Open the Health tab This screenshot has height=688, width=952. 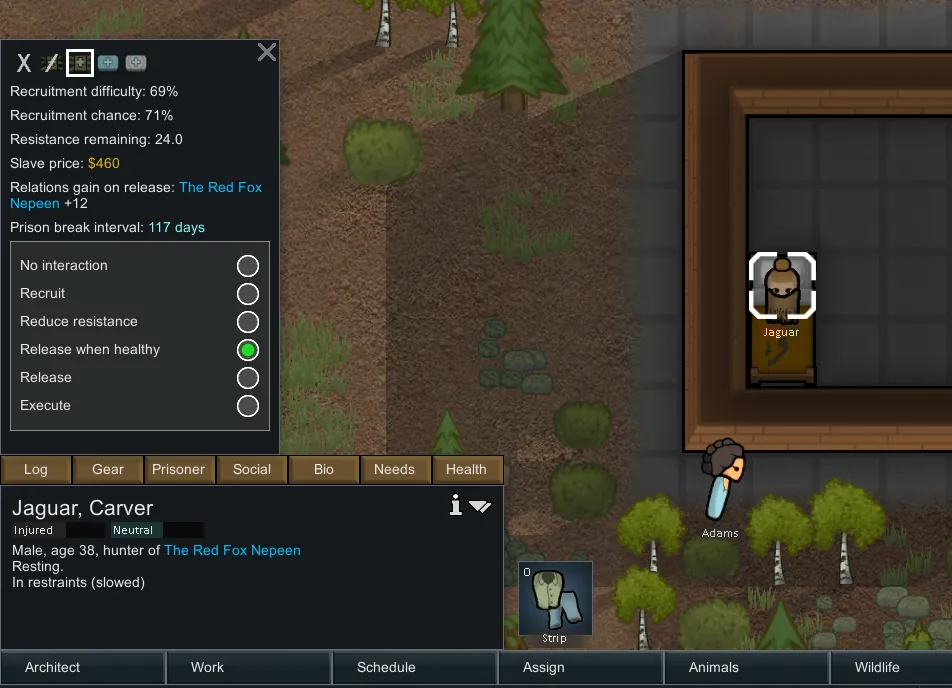click(466, 469)
